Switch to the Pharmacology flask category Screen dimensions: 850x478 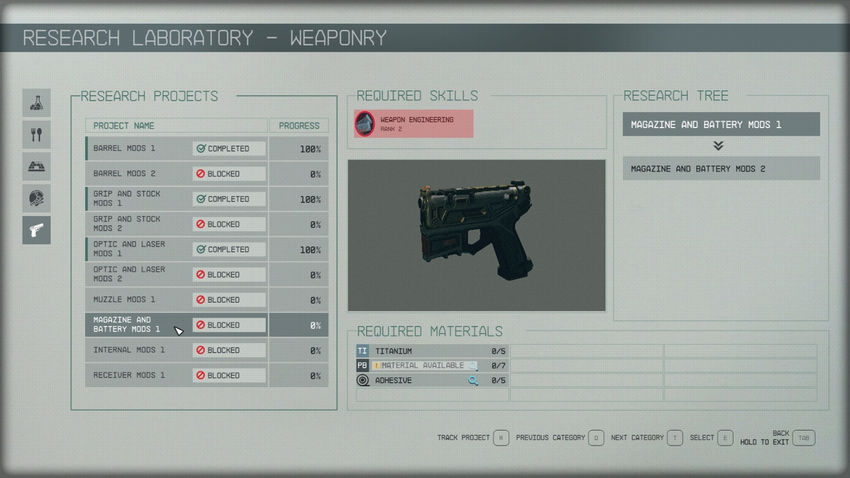[x=37, y=102]
